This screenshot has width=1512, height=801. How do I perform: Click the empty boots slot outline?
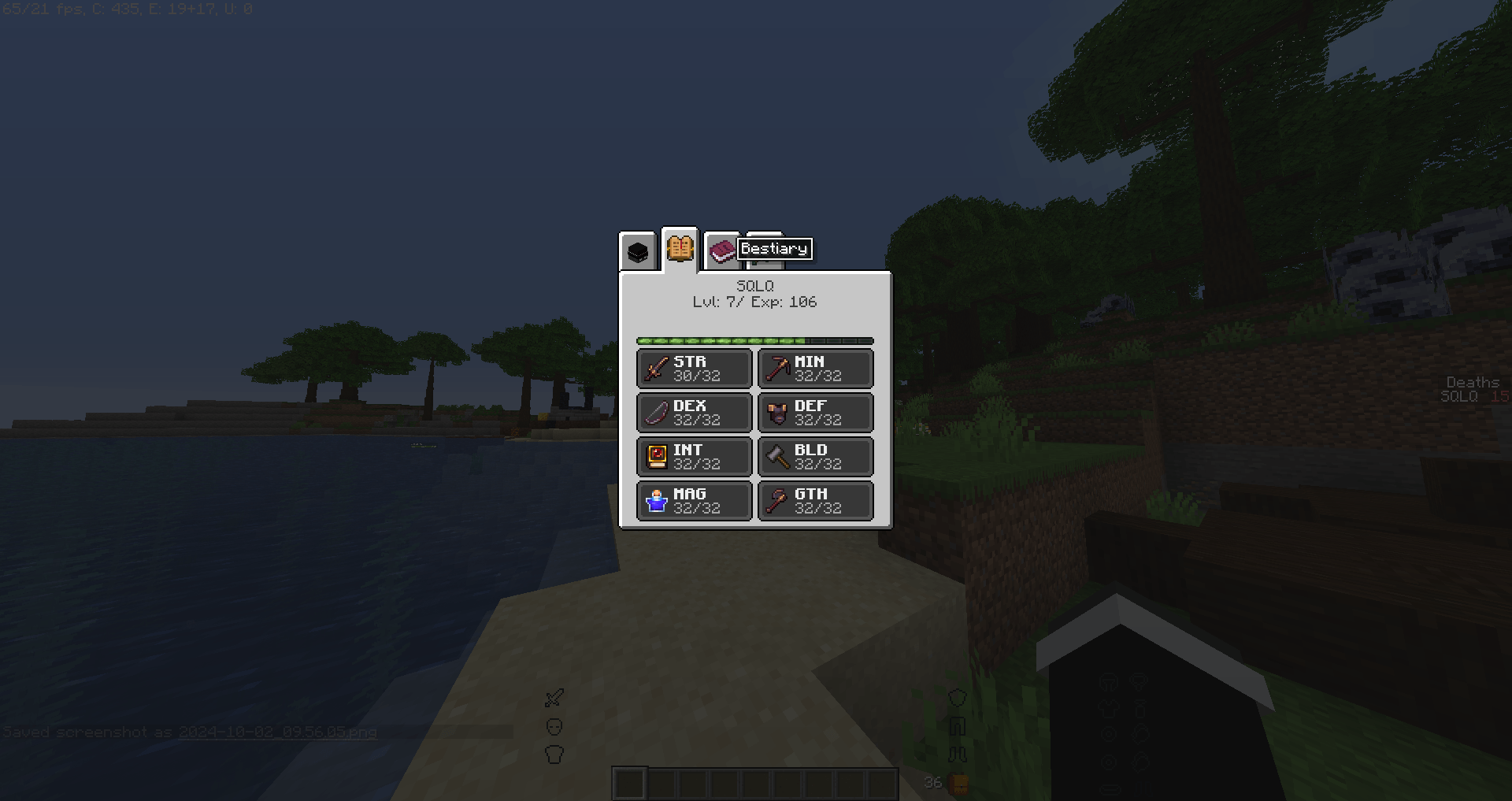pos(958,754)
